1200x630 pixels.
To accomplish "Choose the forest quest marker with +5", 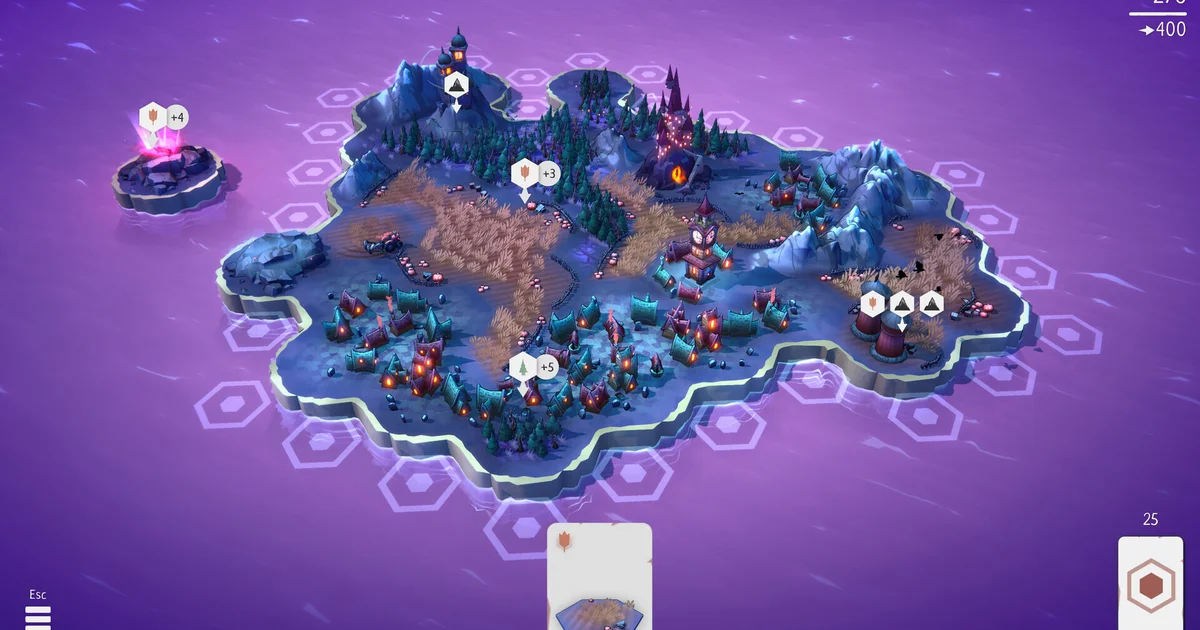I will [523, 368].
